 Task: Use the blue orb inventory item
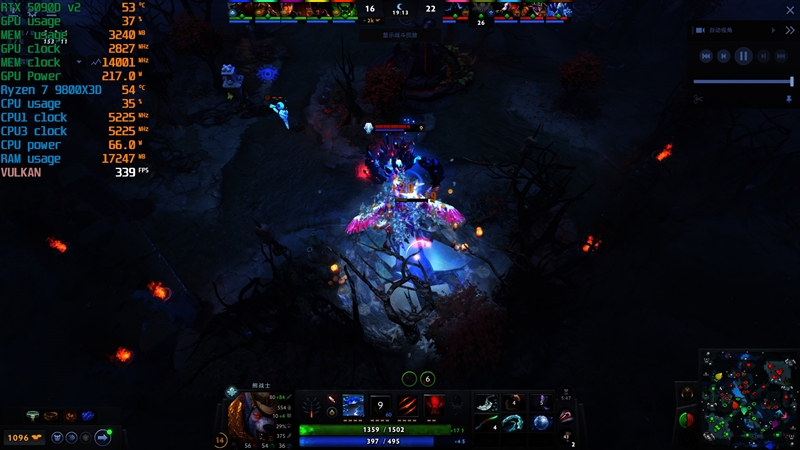pos(540,423)
